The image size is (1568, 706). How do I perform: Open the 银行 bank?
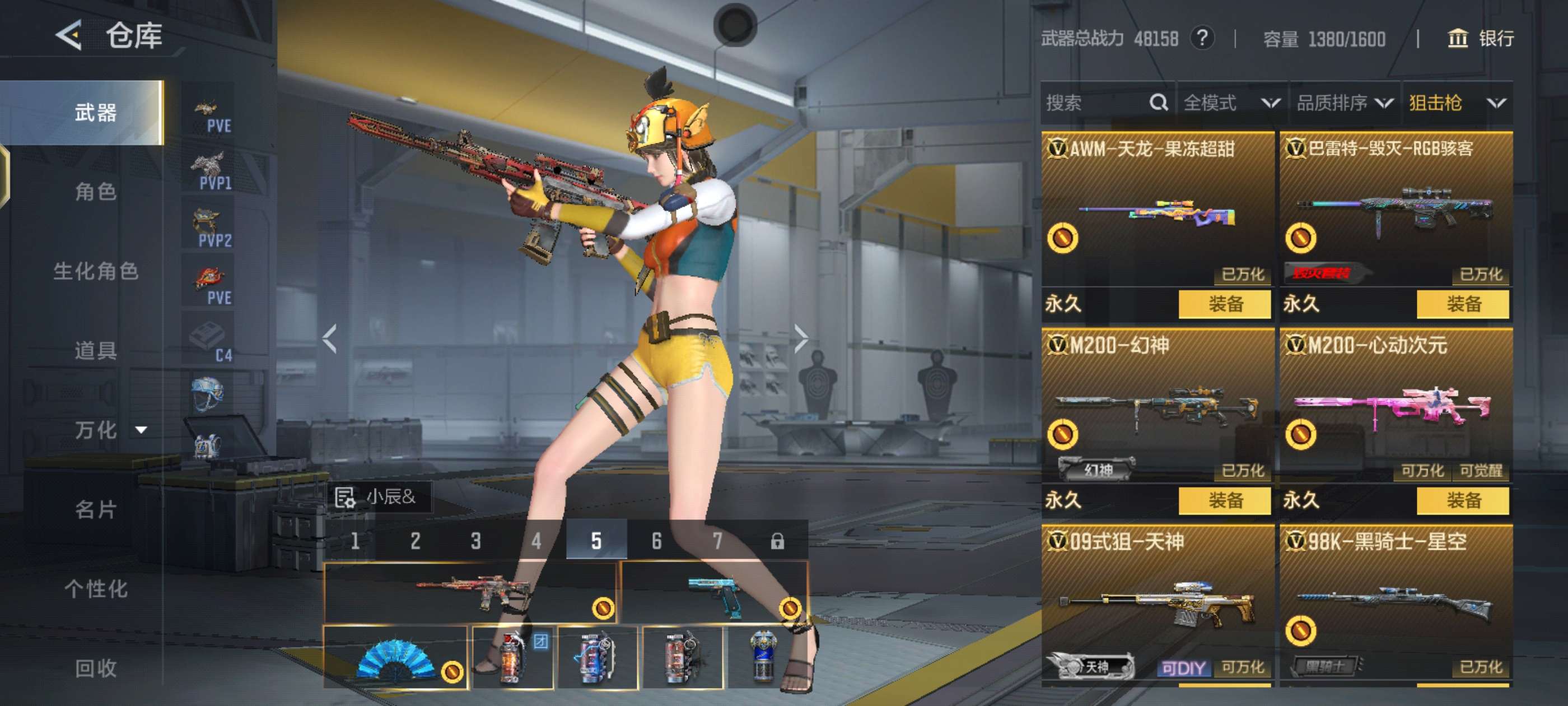pos(1480,39)
